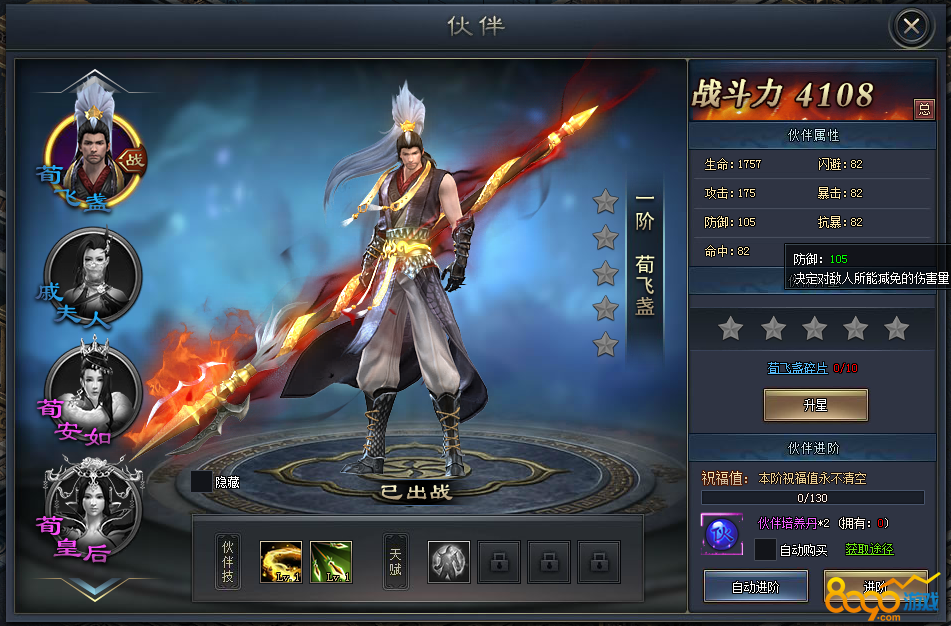The width and height of the screenshot is (951, 626).
Task: Enable the 自动购买 auto-buy checkbox
Action: point(765,549)
